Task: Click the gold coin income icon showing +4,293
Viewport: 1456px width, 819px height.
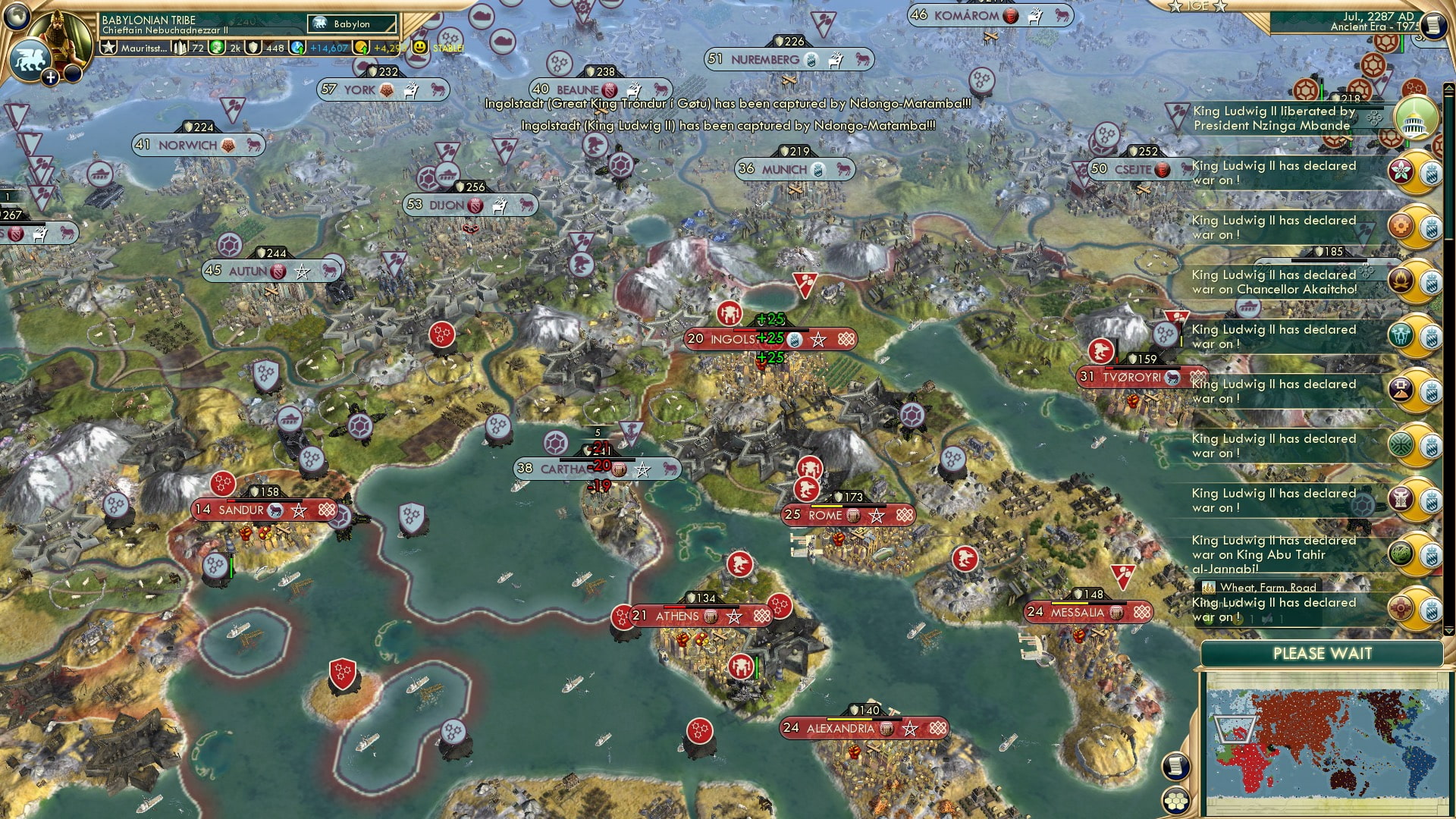Action: point(361,47)
